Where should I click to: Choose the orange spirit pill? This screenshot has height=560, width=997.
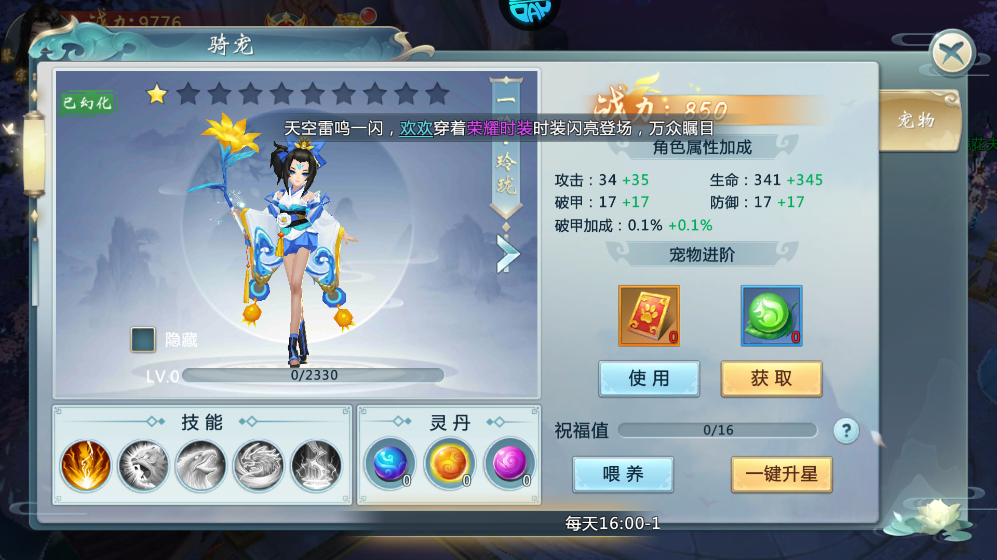pyautogui.click(x=449, y=463)
